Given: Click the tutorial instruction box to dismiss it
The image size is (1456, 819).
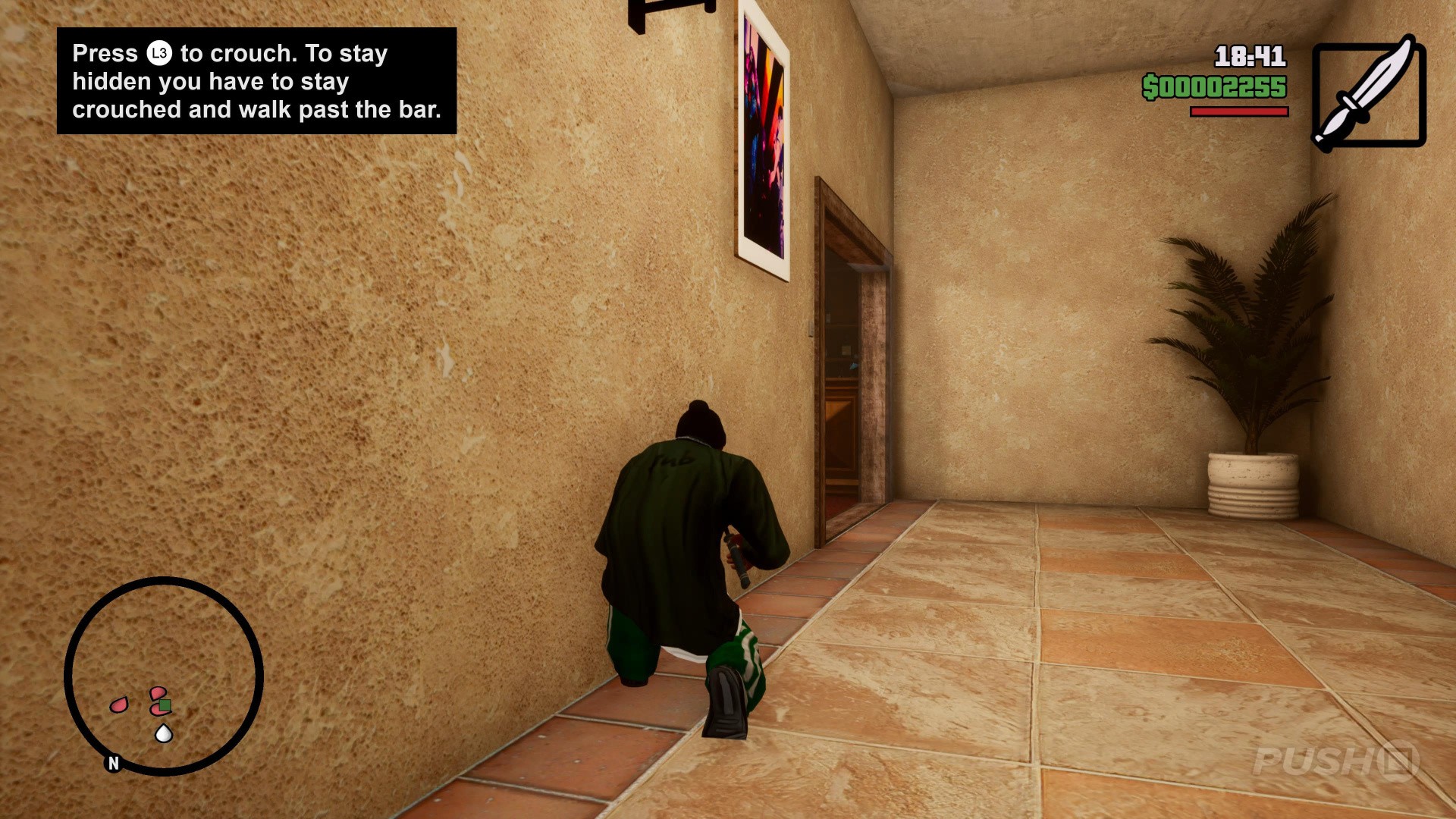Looking at the screenshot, I should click(258, 81).
